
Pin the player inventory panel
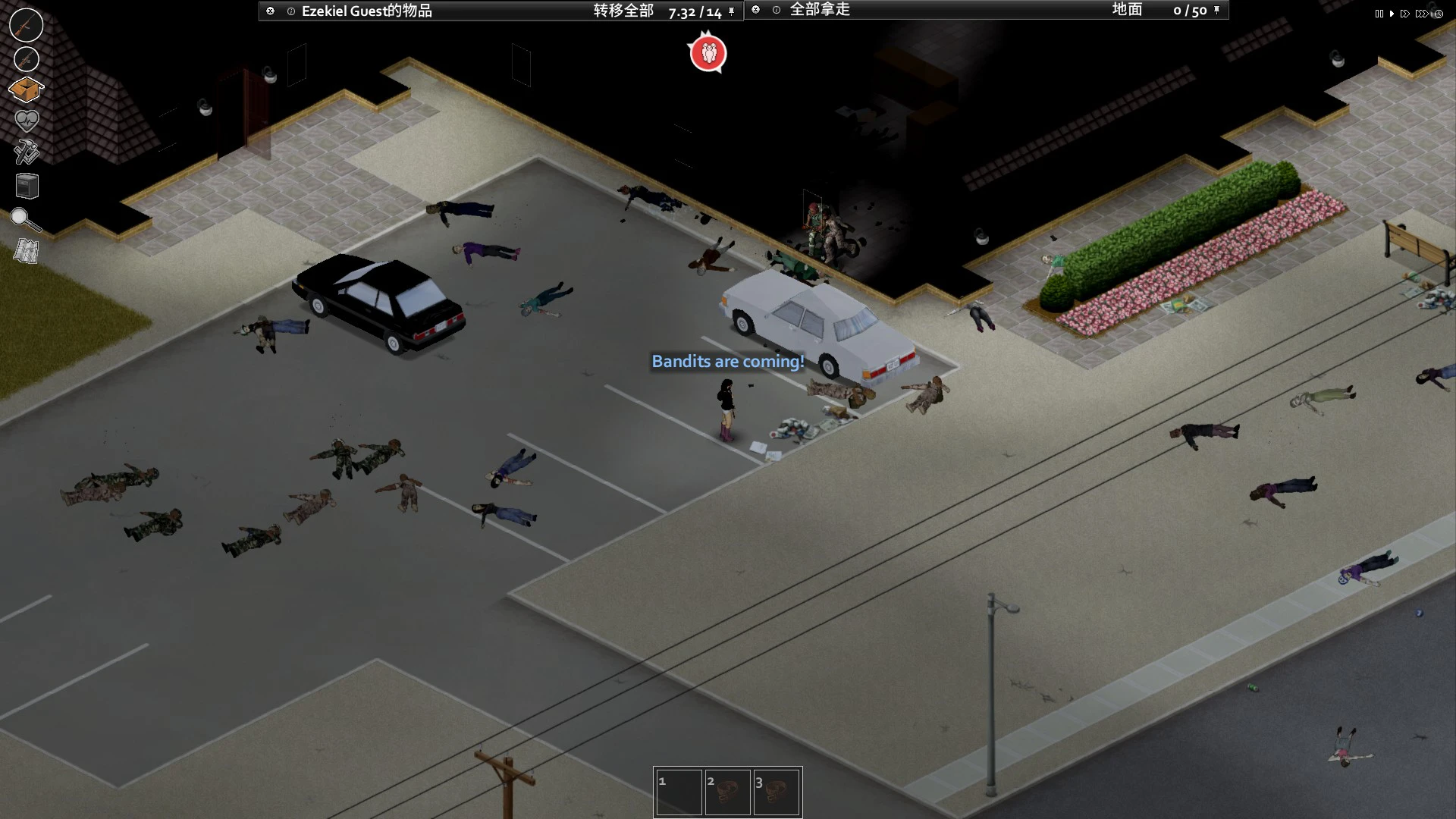pos(731,11)
